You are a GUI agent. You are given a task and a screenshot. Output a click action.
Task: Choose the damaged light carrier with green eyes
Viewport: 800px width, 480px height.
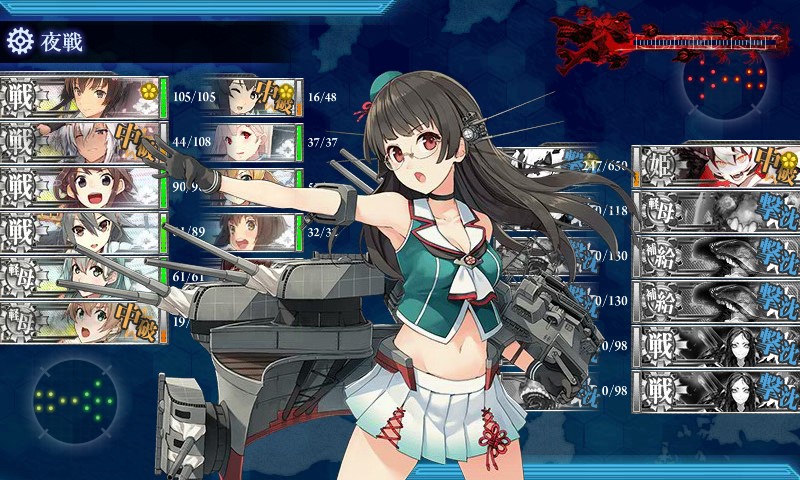[82, 322]
